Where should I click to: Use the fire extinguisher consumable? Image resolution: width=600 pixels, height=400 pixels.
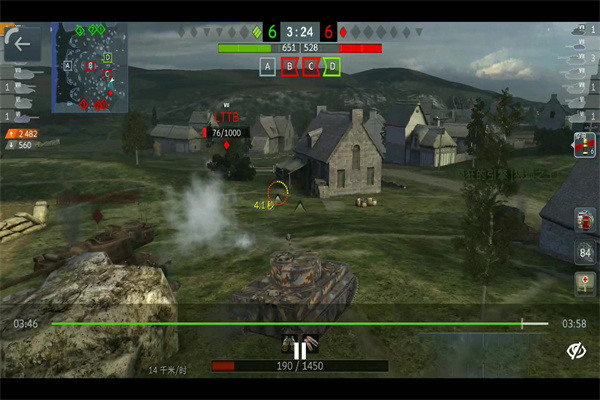(x=583, y=219)
